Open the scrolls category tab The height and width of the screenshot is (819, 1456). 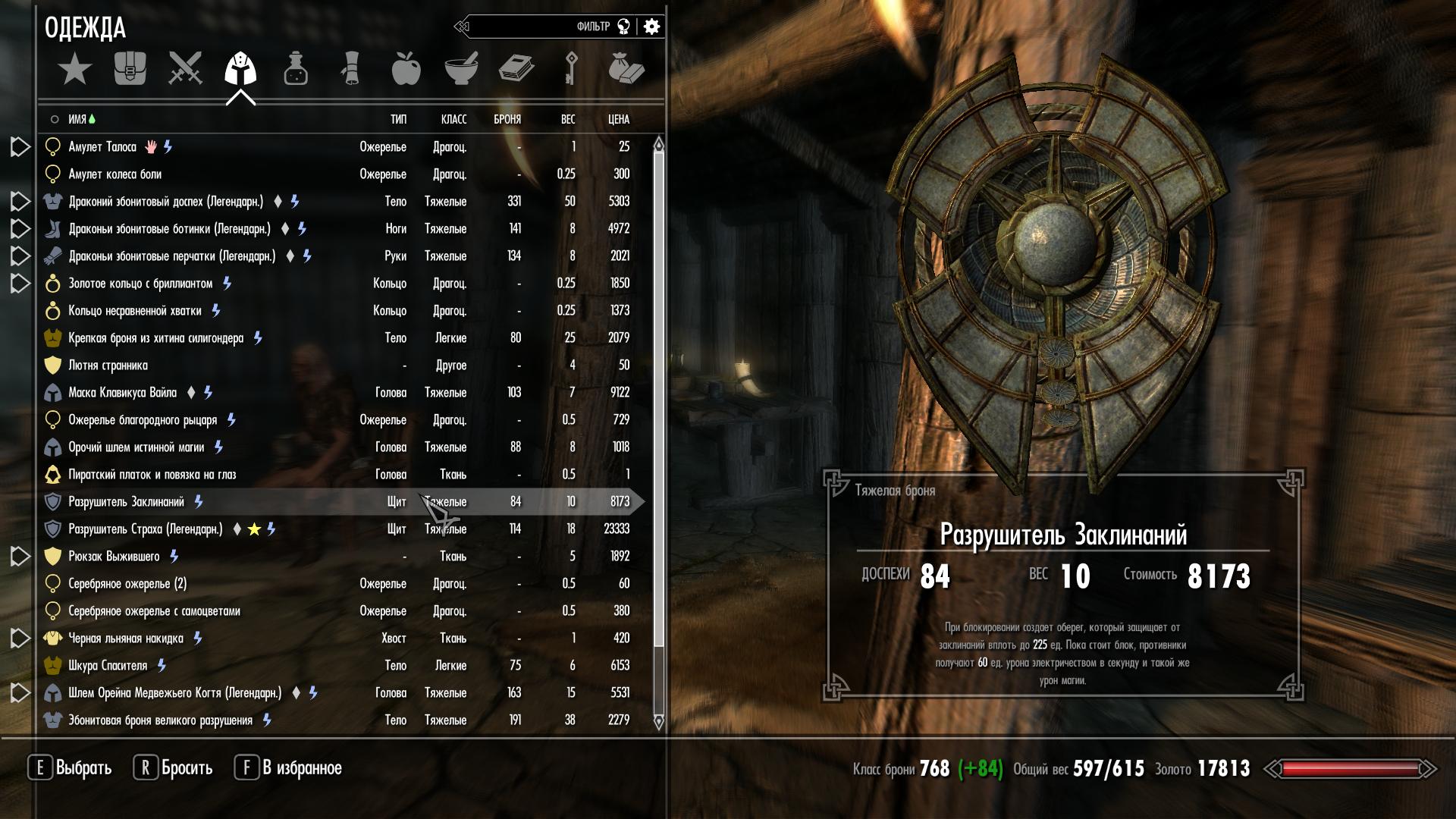pyautogui.click(x=350, y=68)
